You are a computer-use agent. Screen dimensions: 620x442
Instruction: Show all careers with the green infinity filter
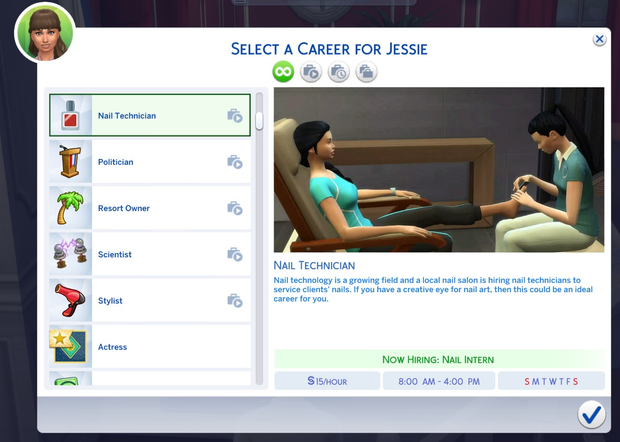[x=284, y=72]
